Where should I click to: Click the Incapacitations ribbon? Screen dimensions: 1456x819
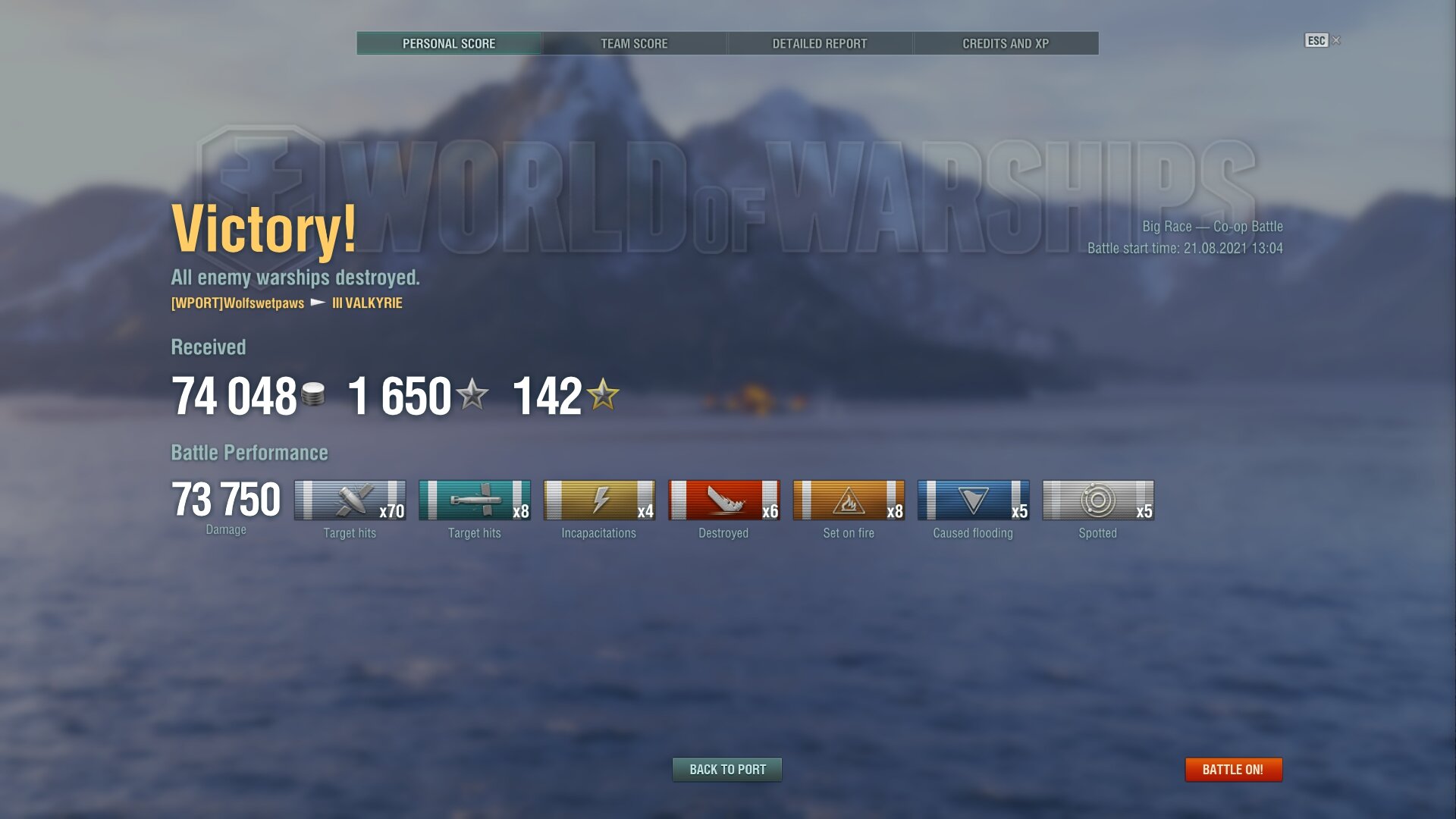599,500
